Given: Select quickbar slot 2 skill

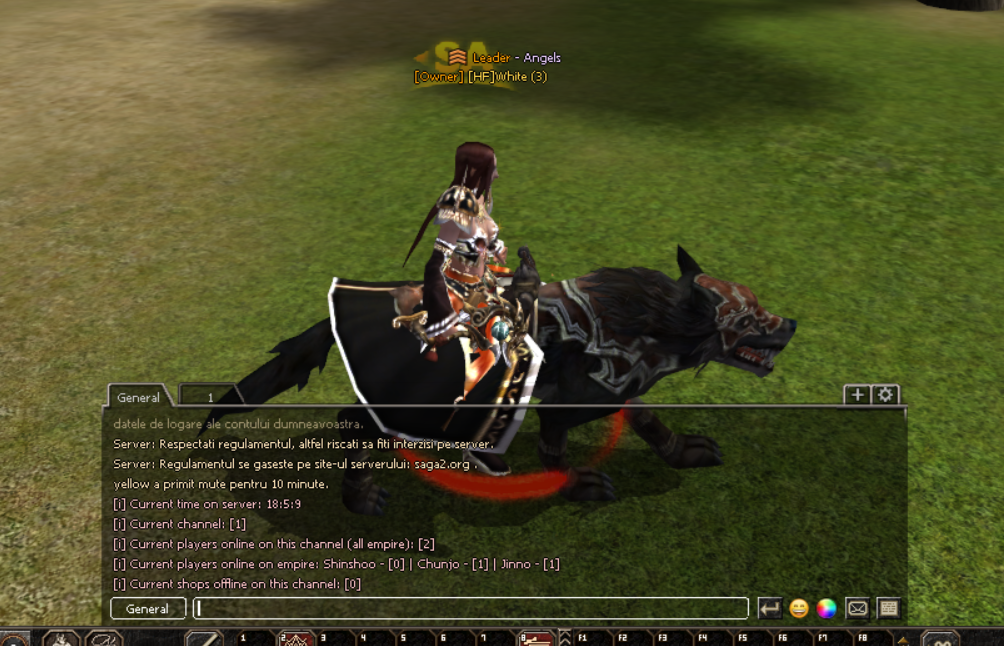Looking at the screenshot, I should point(297,639).
